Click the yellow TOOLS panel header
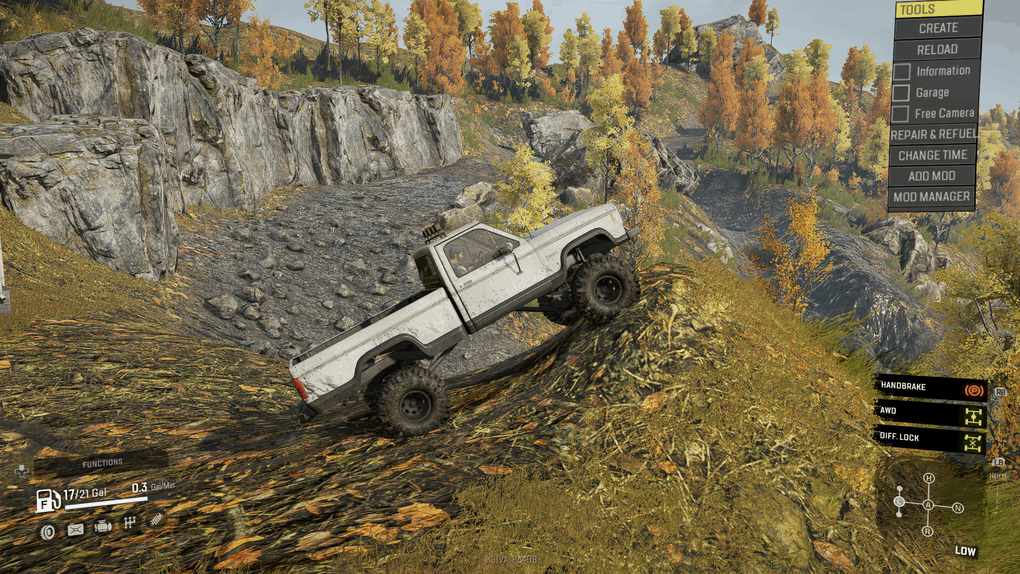Image resolution: width=1020 pixels, height=574 pixels. pyautogui.click(x=937, y=8)
